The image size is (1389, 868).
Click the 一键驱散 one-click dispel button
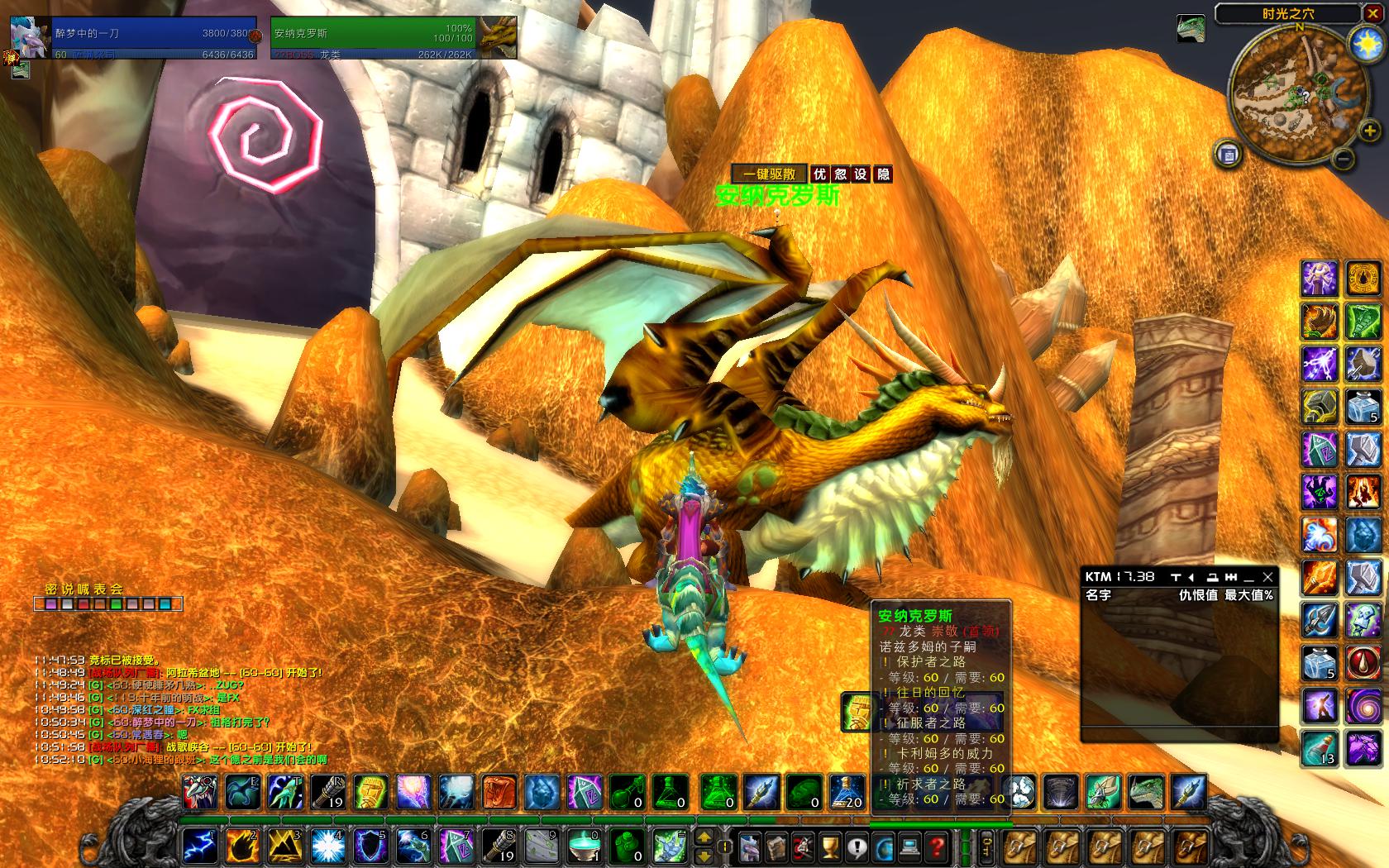[x=770, y=174]
